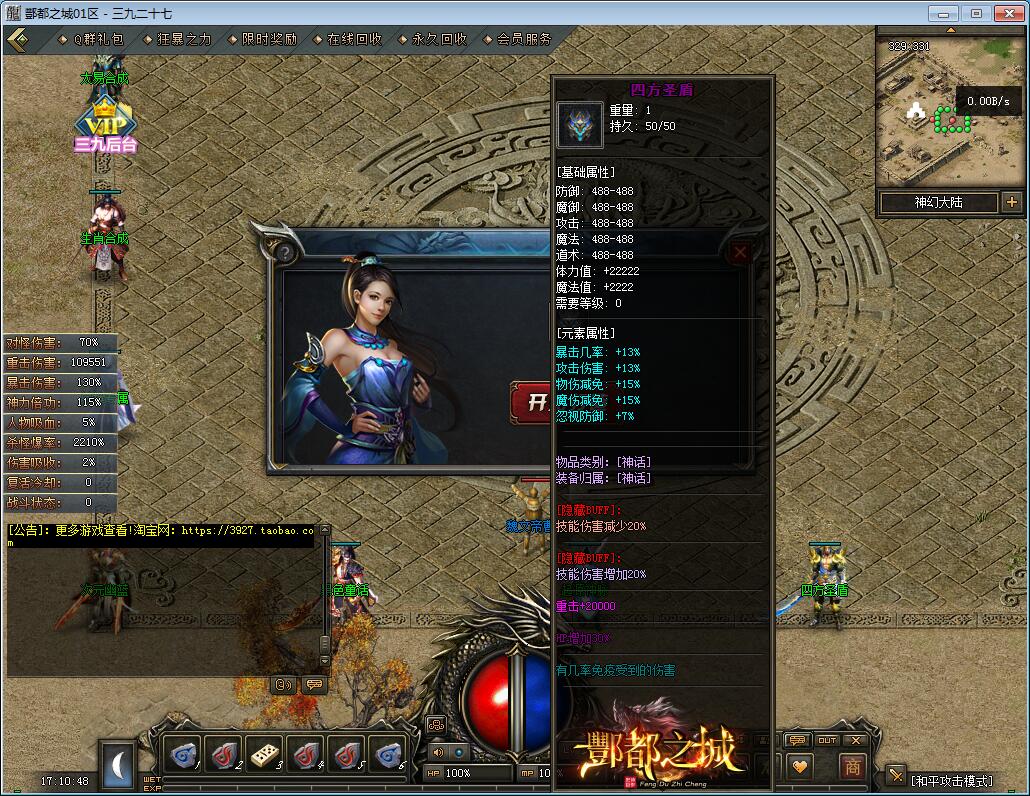The image size is (1030, 796).
Task: Use the domino tile in hotbar slot 3
Action: point(266,753)
